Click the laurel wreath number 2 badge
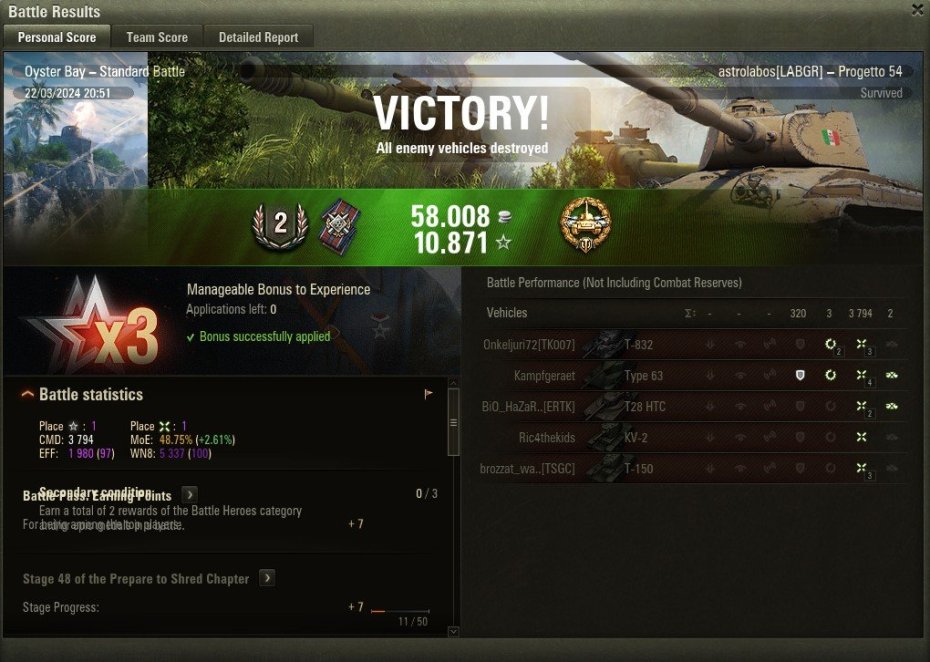This screenshot has height=662, width=930. pyautogui.click(x=280, y=224)
